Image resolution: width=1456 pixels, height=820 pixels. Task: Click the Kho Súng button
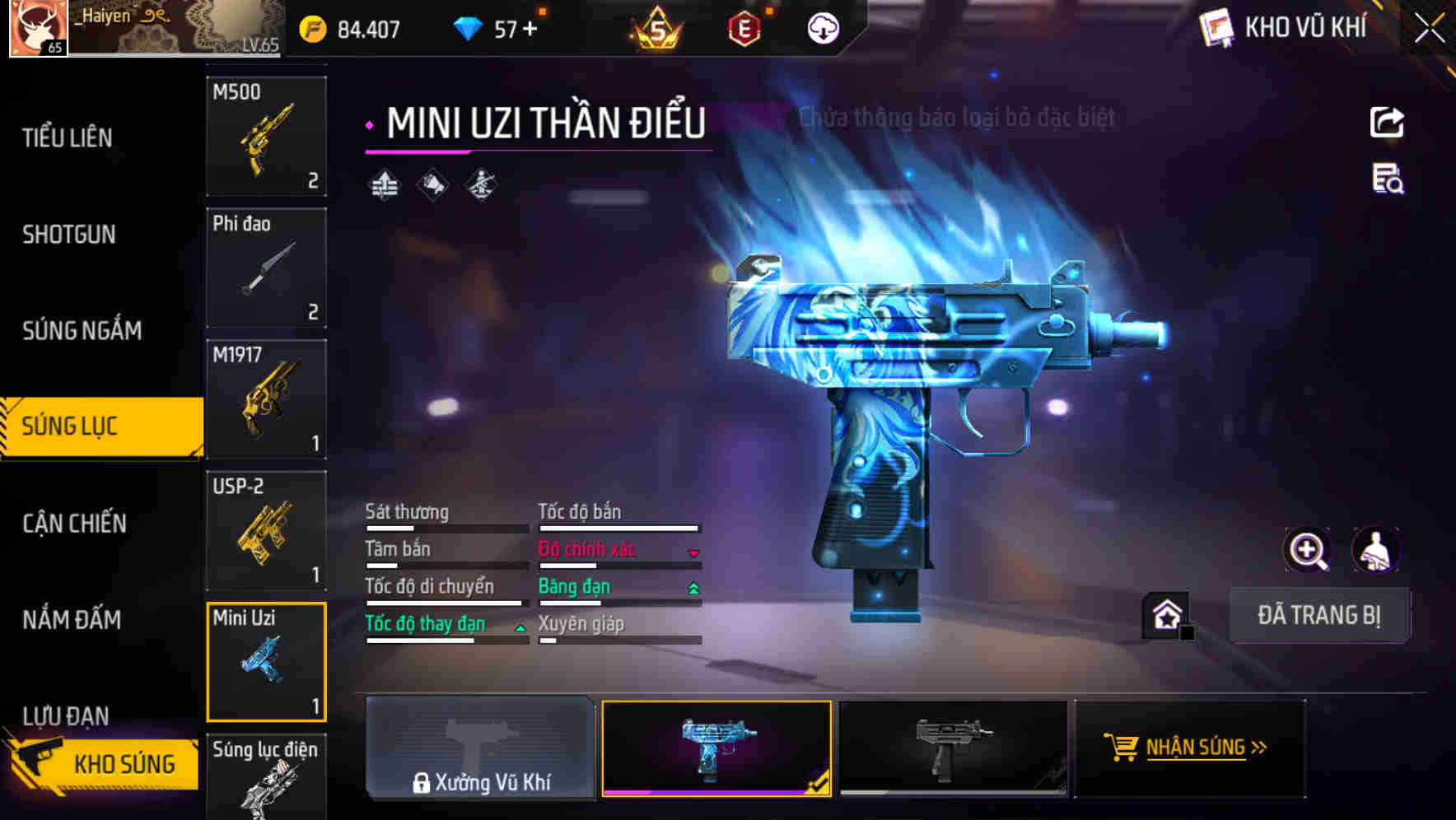[x=105, y=763]
